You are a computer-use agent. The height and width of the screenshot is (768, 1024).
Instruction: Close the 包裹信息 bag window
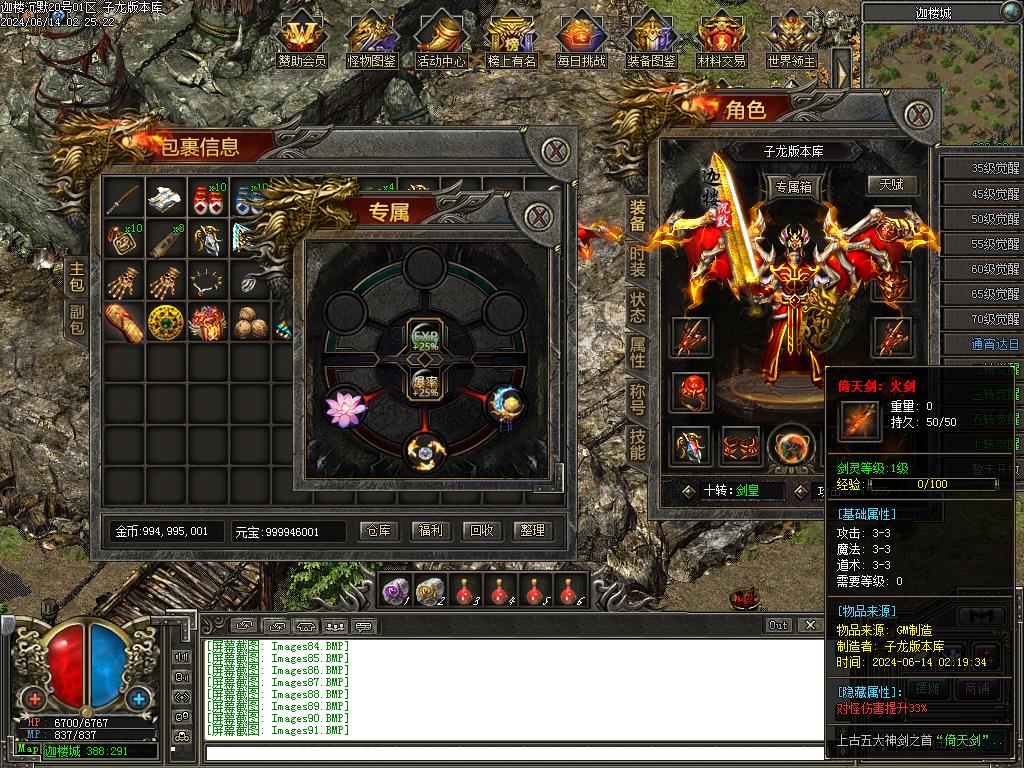(x=556, y=152)
